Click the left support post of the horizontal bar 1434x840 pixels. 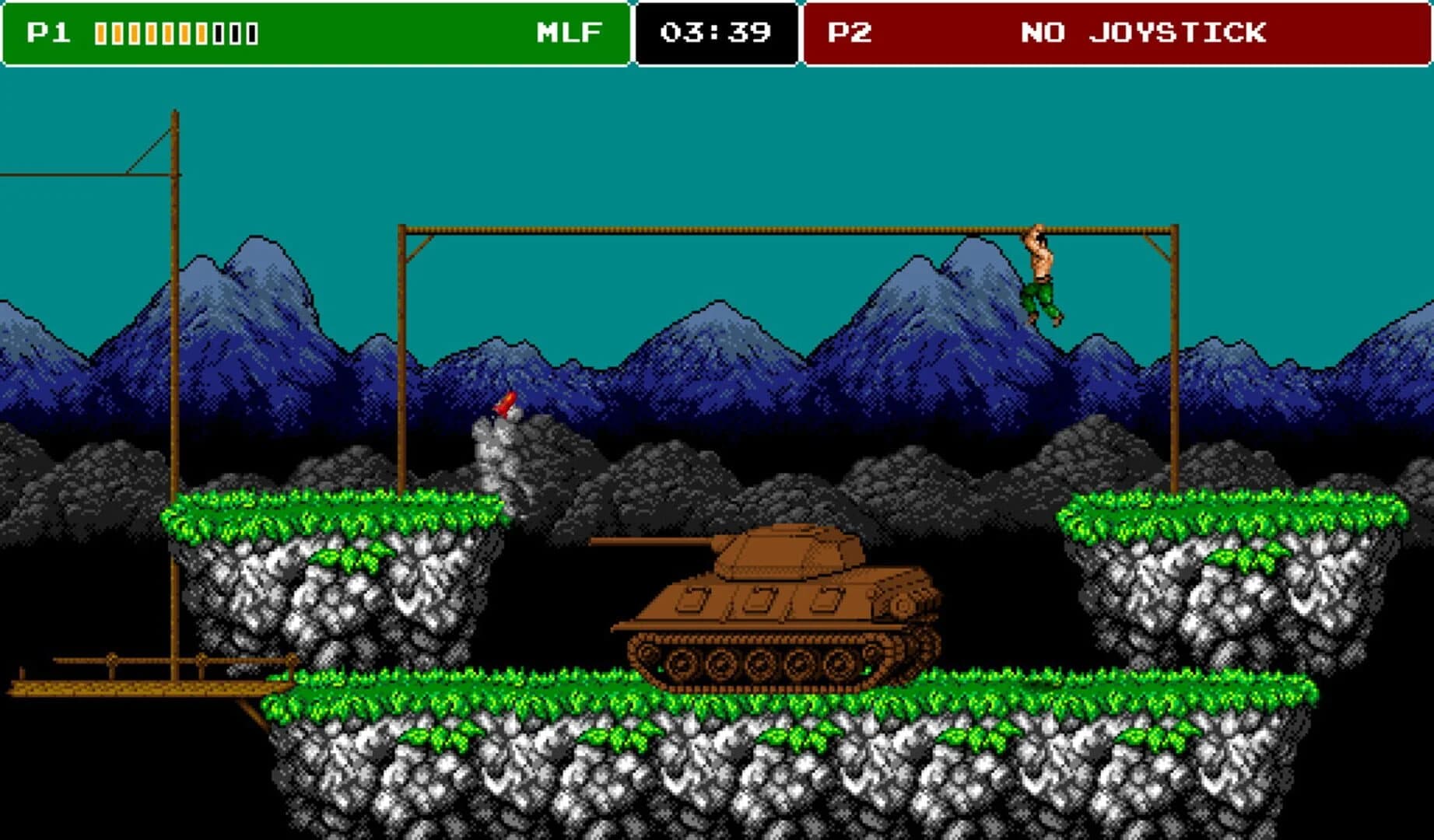(x=401, y=350)
